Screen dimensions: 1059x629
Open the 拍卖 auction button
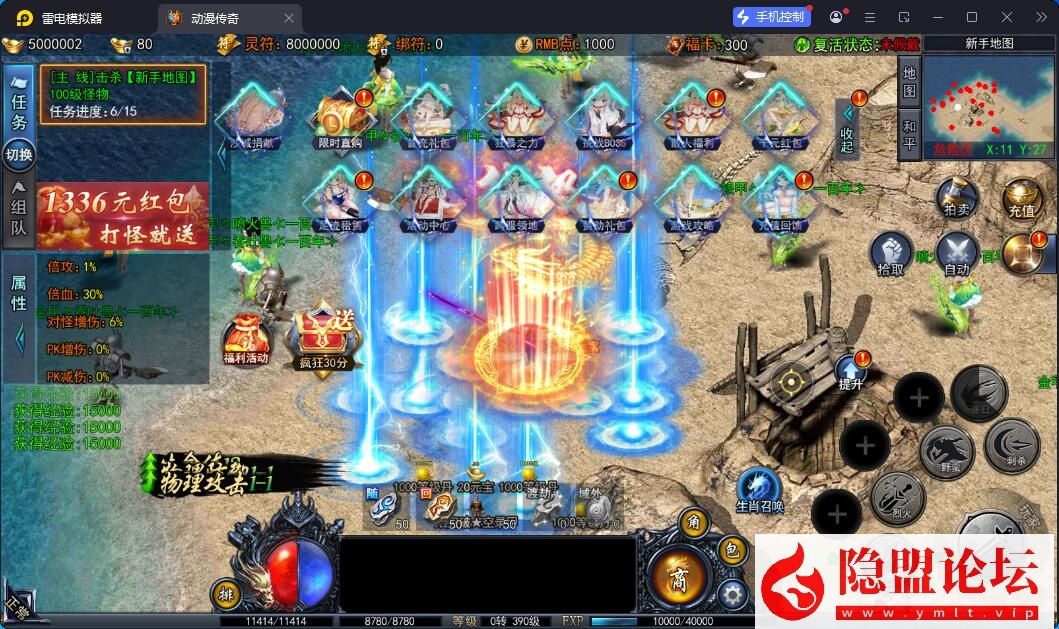tap(955, 198)
